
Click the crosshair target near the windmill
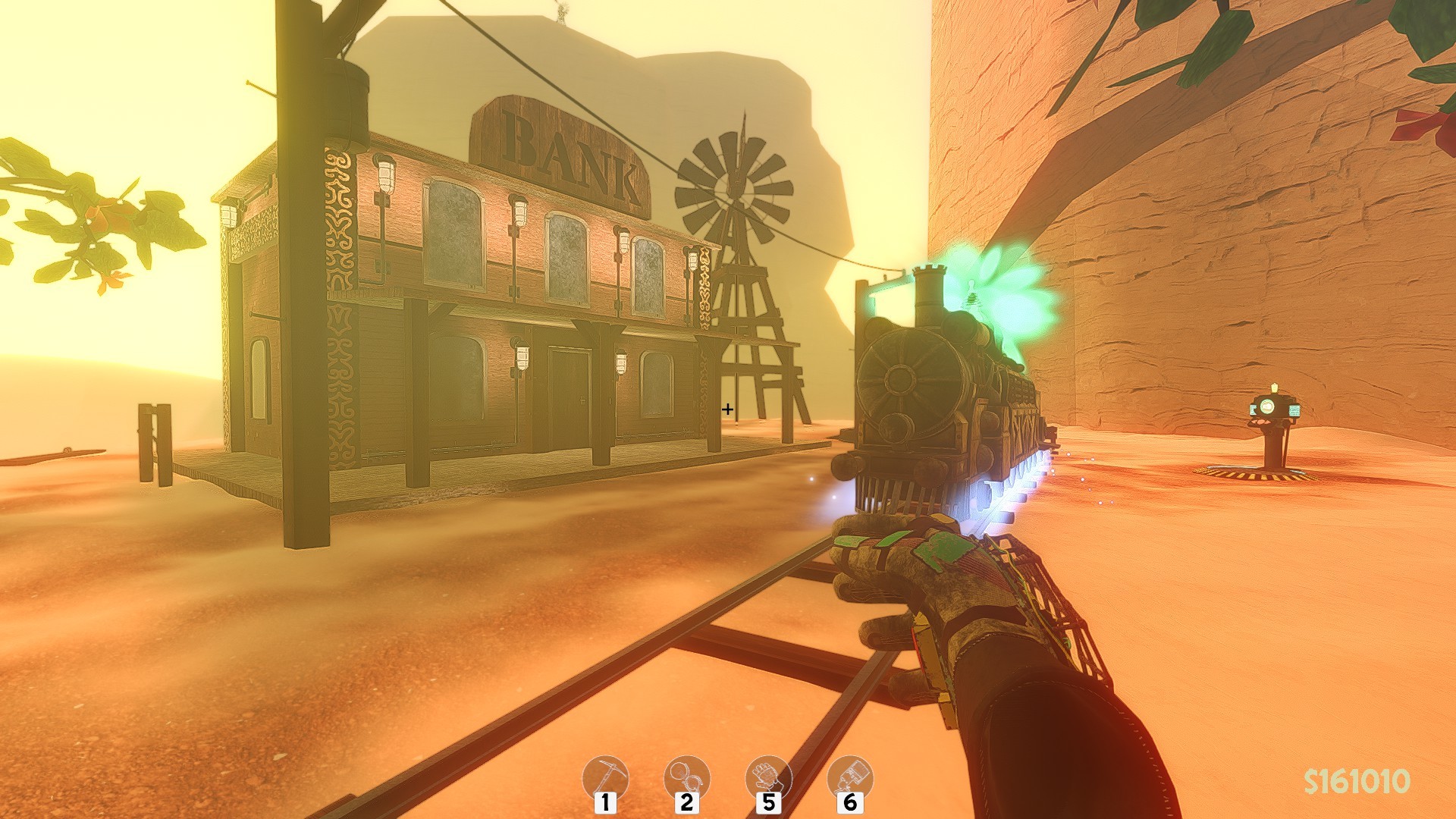[727, 410]
